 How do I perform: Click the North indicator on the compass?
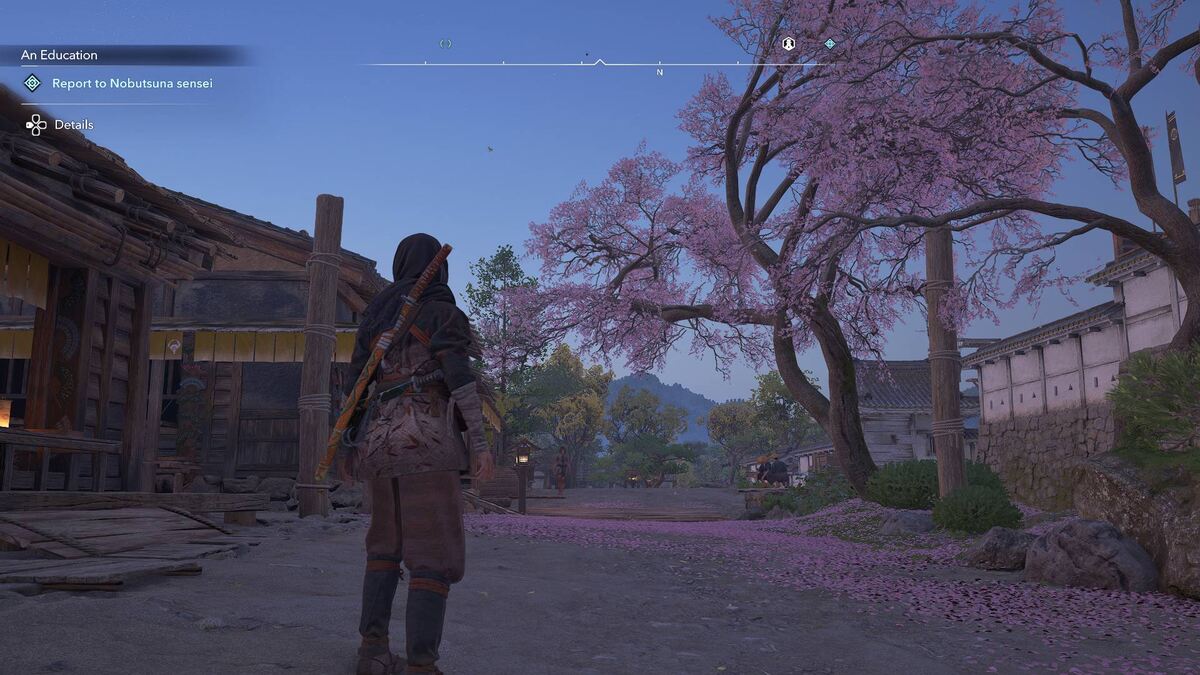pyautogui.click(x=660, y=72)
